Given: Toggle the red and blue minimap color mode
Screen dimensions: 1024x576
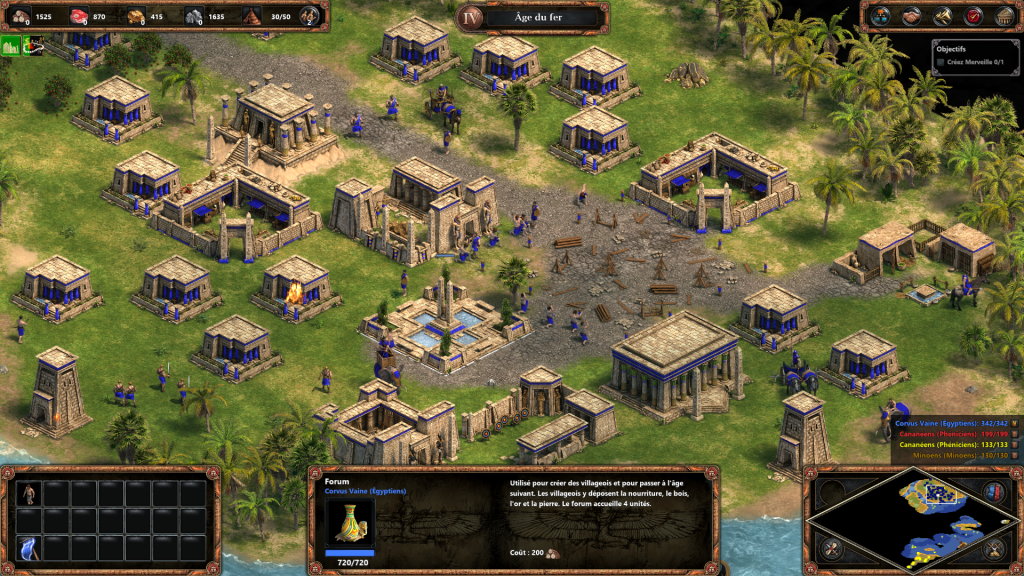Looking at the screenshot, I should (995, 491).
